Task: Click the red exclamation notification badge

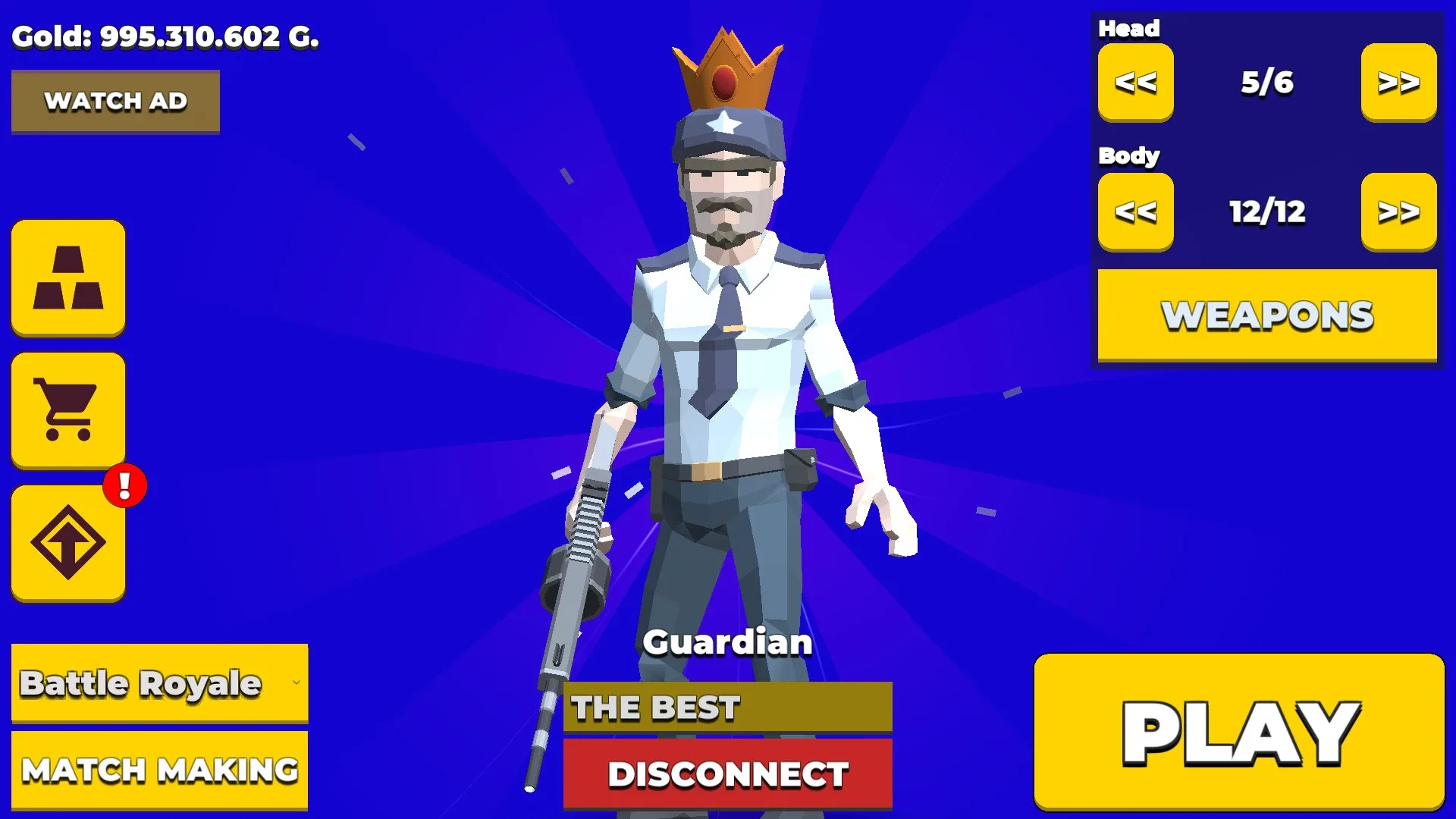Action: [x=124, y=486]
